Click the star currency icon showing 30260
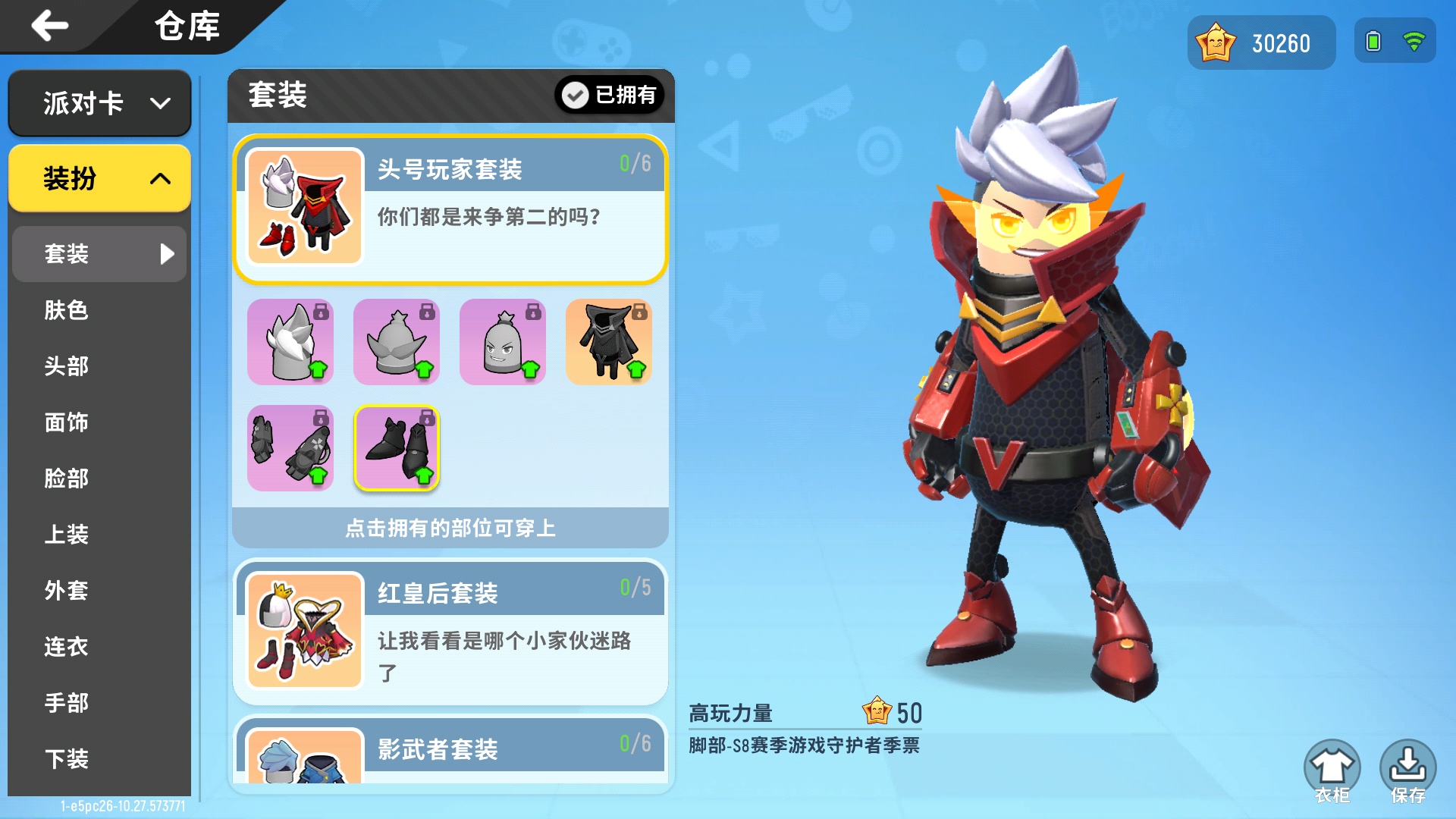1456x819 pixels. coord(1217,42)
